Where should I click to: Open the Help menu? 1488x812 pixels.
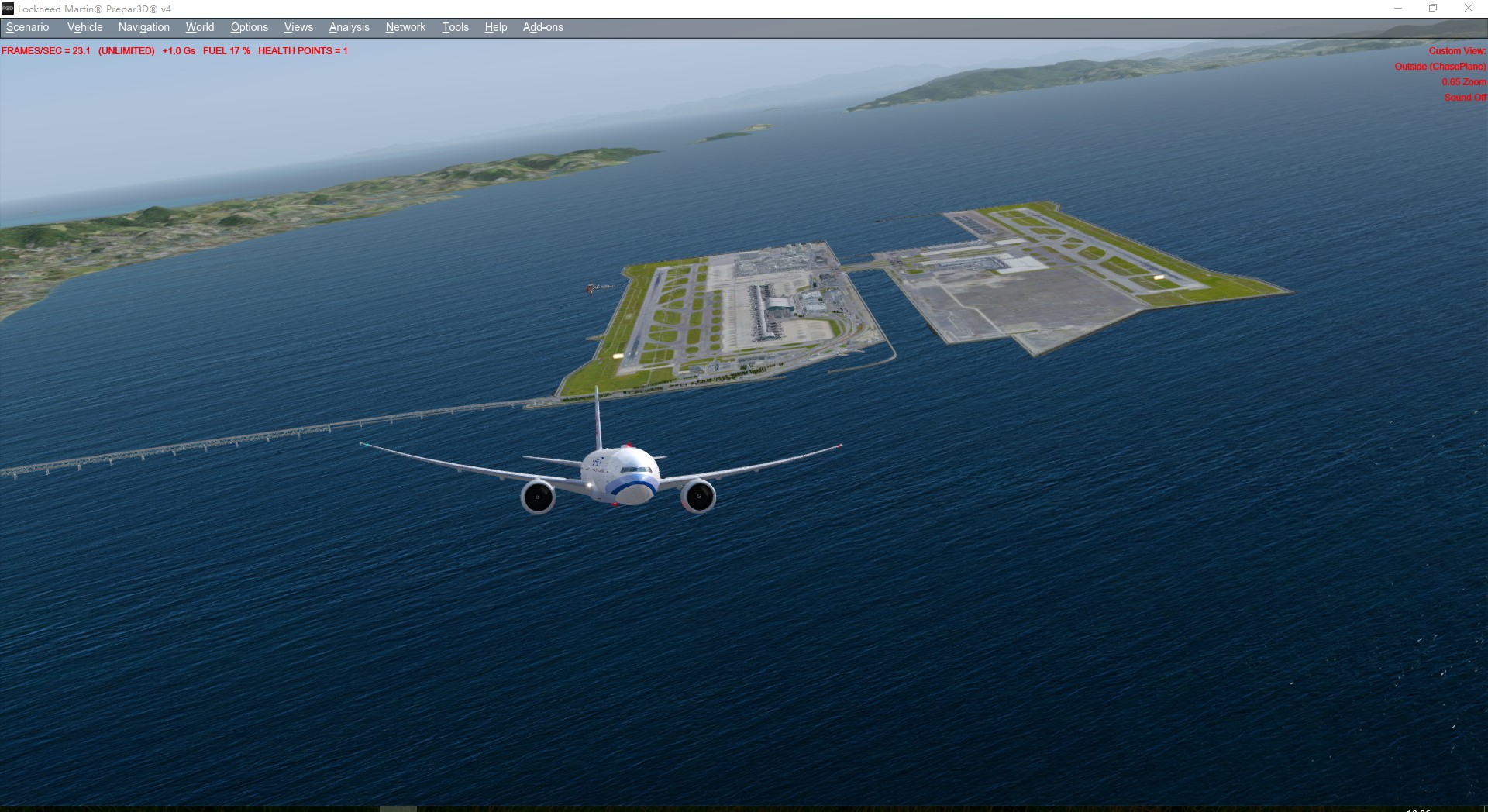pyautogui.click(x=495, y=27)
